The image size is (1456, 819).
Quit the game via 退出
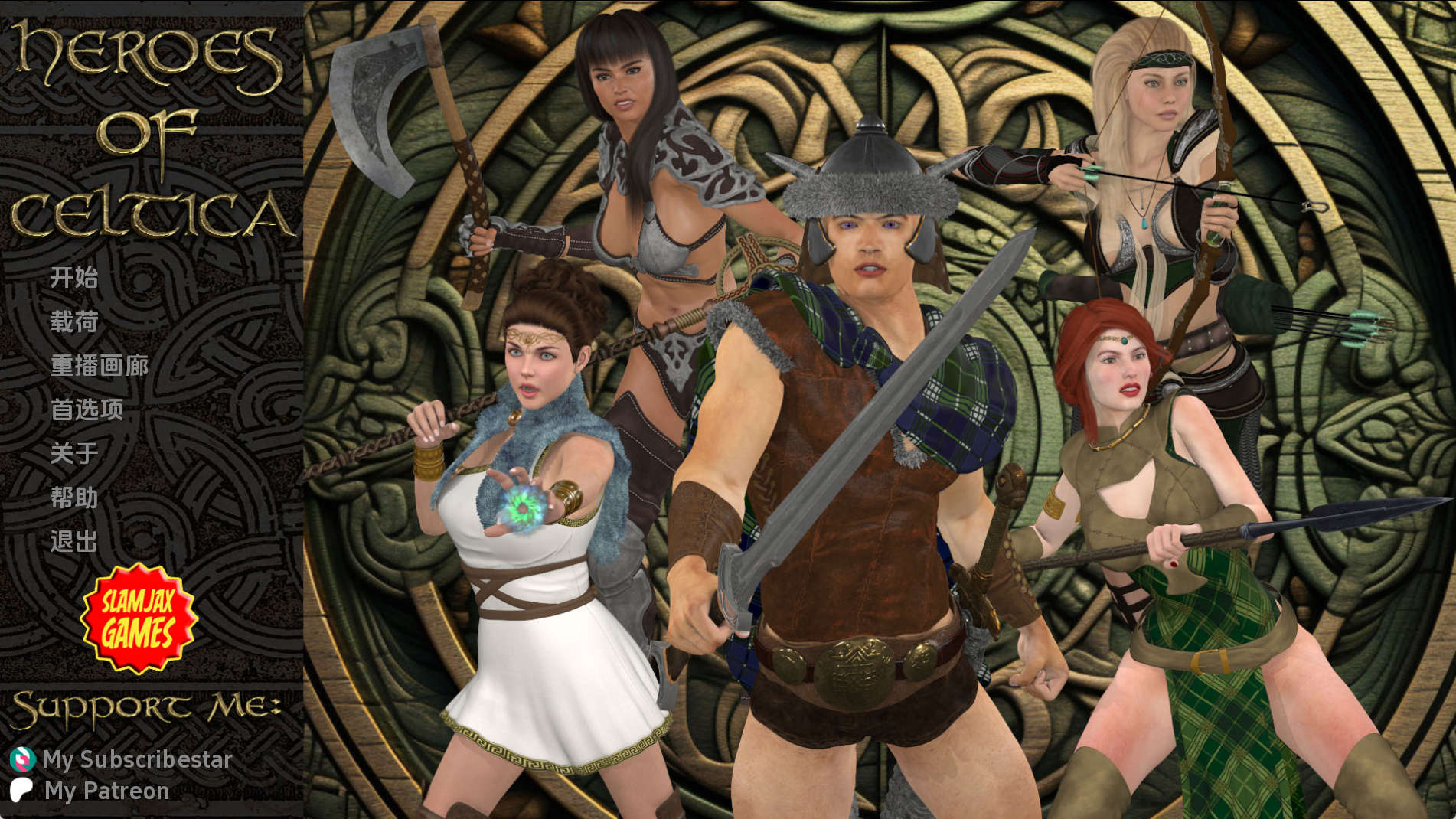[x=74, y=542]
